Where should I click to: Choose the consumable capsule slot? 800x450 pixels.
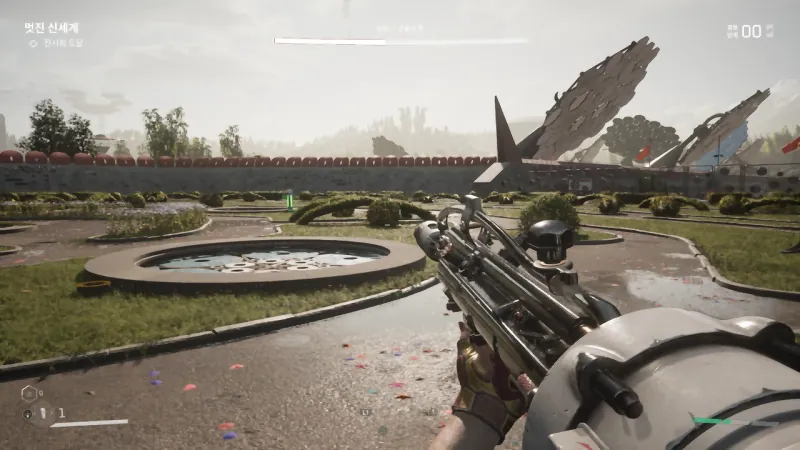coord(42,412)
